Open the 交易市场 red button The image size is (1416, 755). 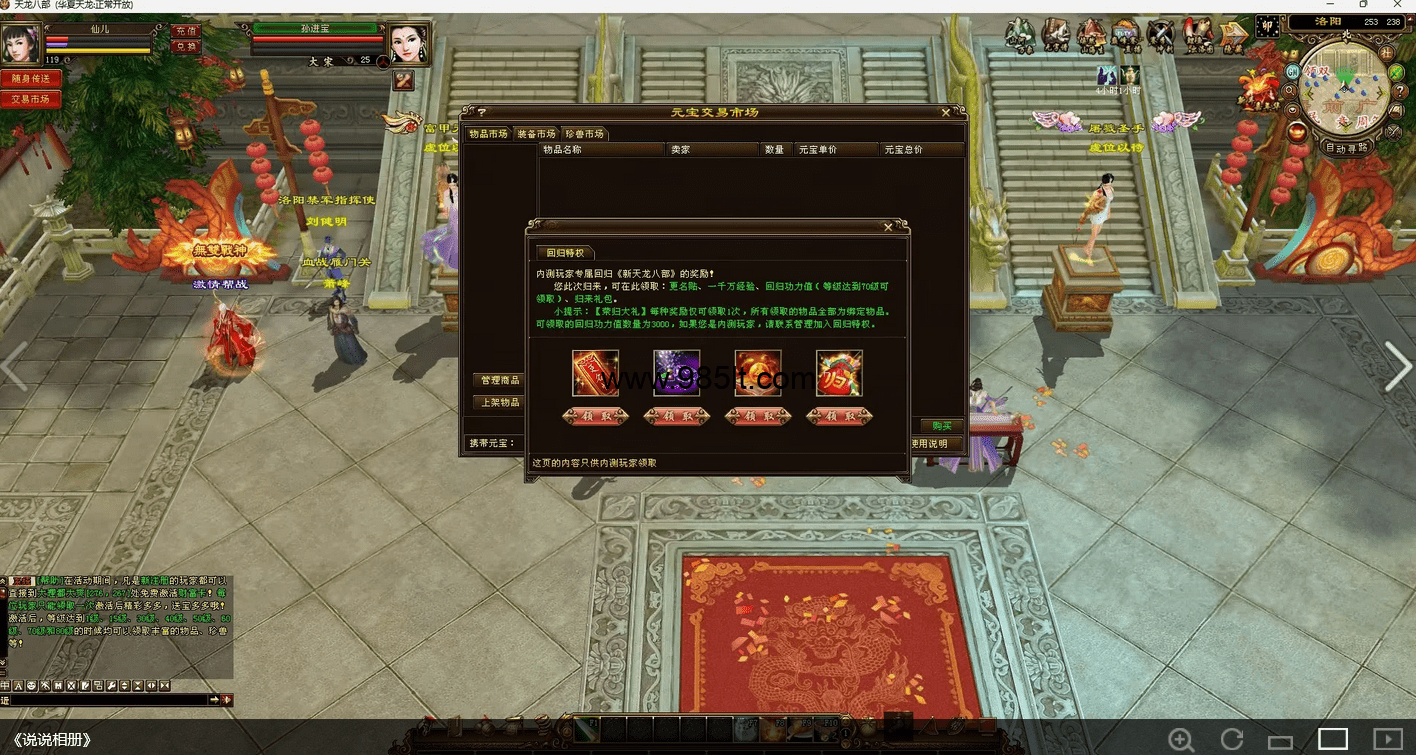click(30, 99)
